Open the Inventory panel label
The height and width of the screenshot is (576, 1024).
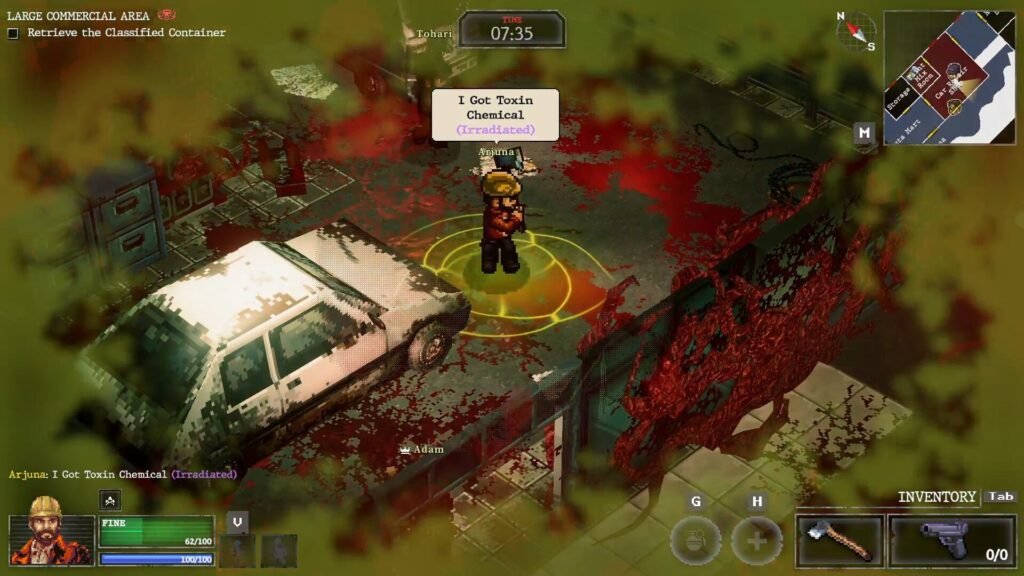(x=936, y=497)
